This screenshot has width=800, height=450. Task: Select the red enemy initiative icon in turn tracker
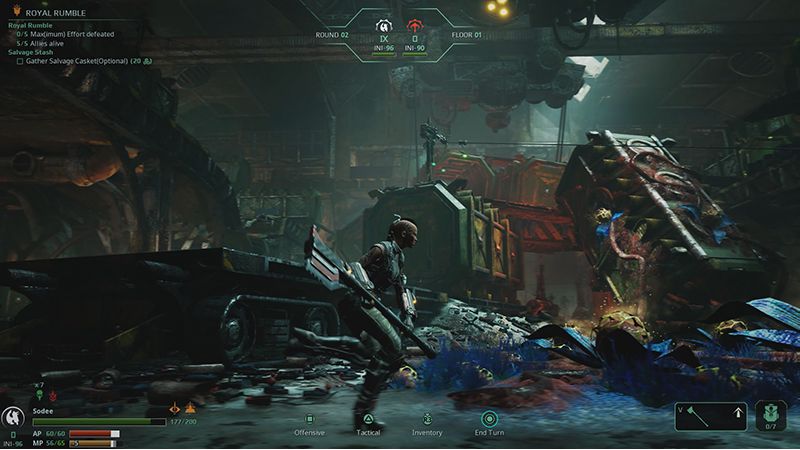[x=414, y=24]
